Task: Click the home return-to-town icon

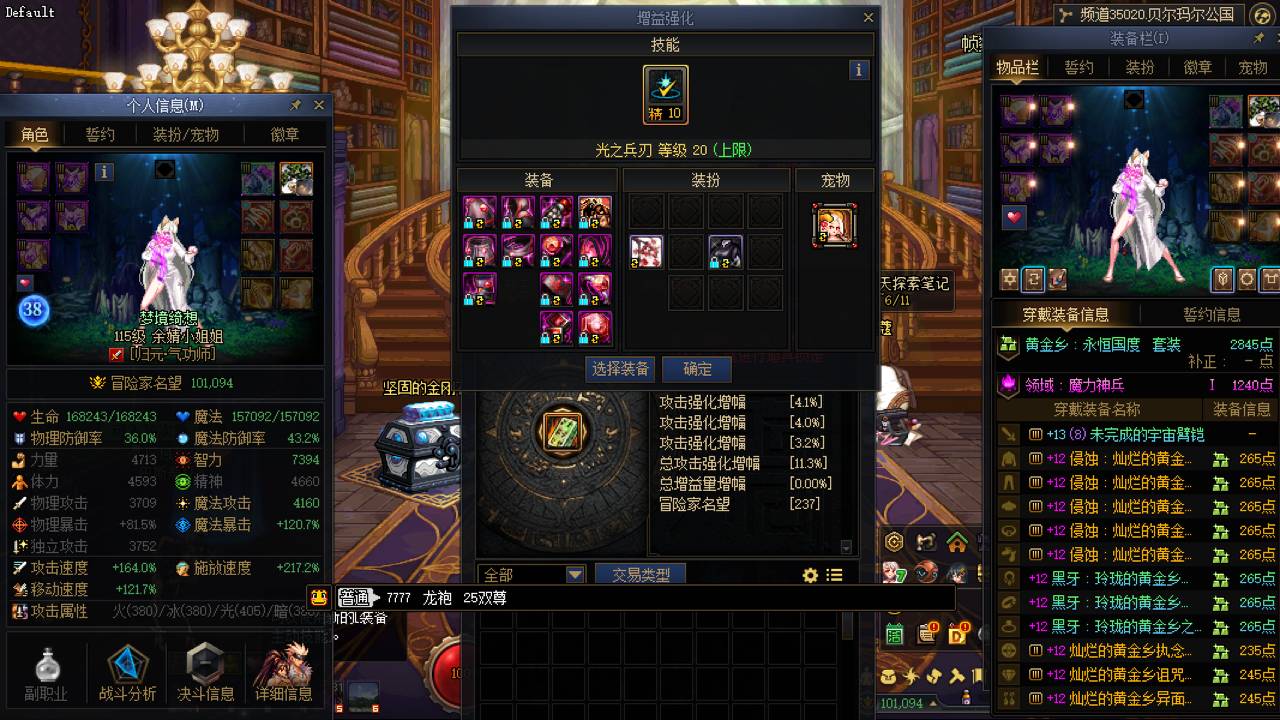Action: coord(957,542)
